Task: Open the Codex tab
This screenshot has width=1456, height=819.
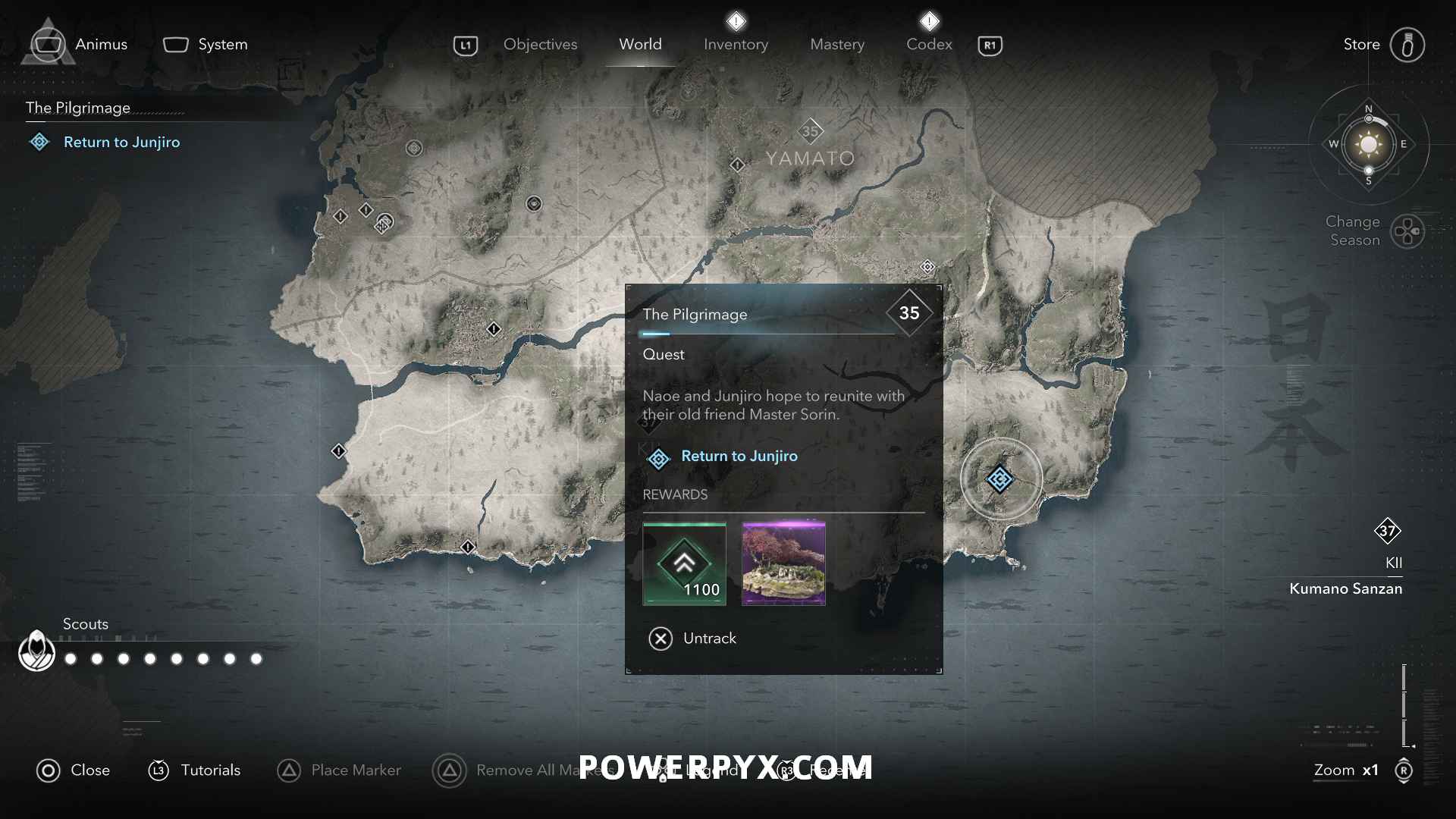Action: click(929, 45)
